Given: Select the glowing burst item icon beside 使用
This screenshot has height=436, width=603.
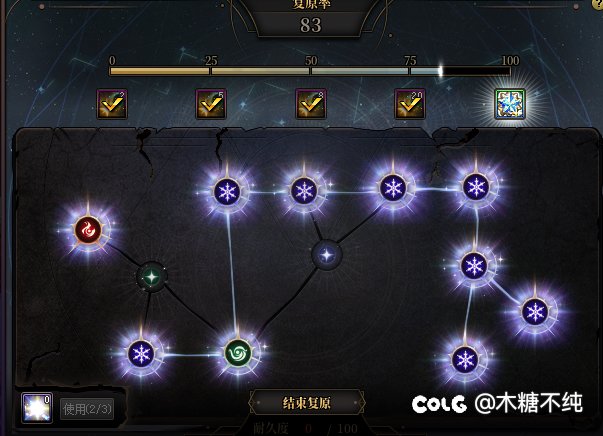Looking at the screenshot, I should [37, 408].
